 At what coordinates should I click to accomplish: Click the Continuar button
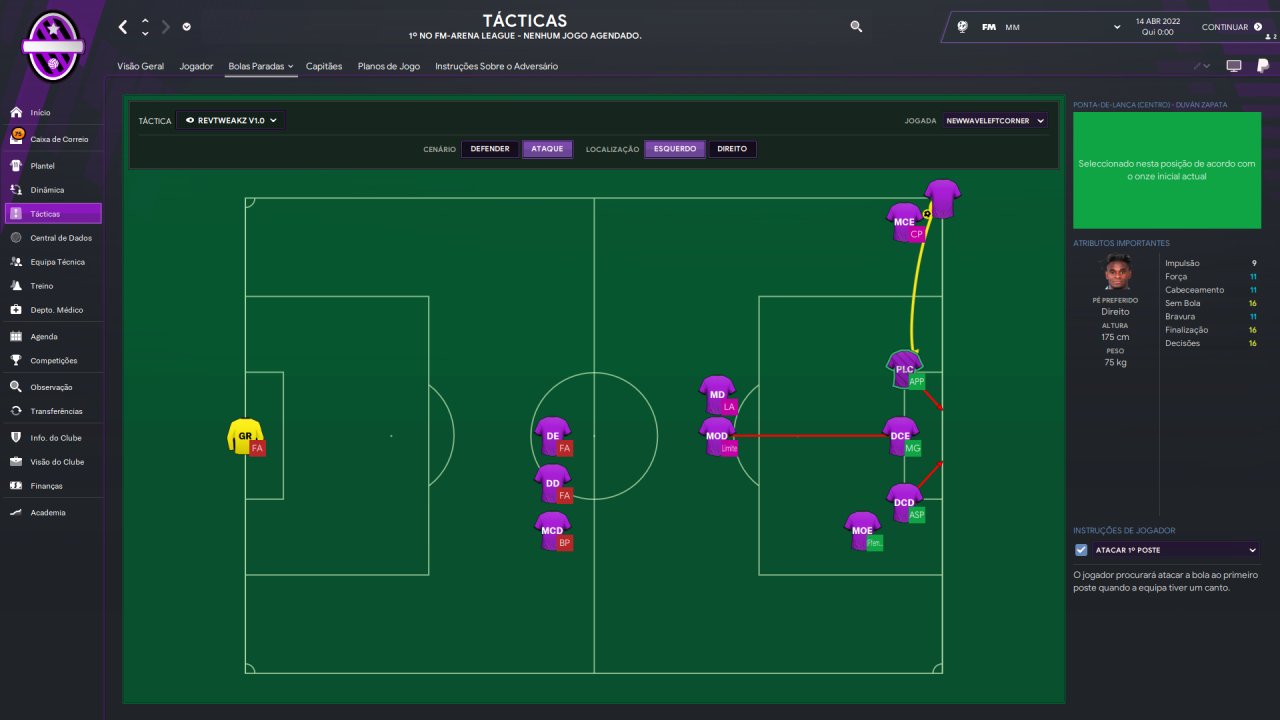[x=1231, y=27]
